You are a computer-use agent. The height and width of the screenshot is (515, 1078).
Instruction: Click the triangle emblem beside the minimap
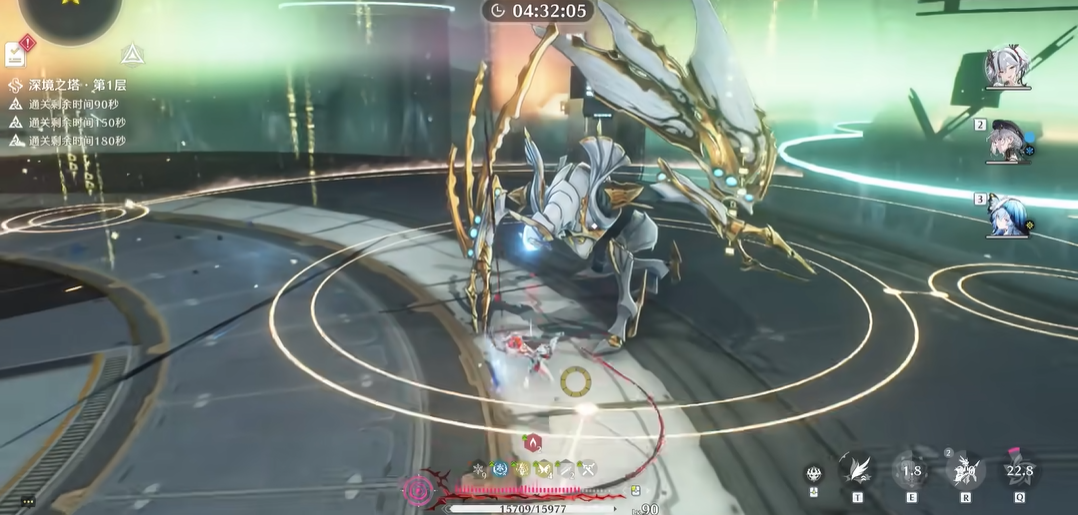point(131,54)
